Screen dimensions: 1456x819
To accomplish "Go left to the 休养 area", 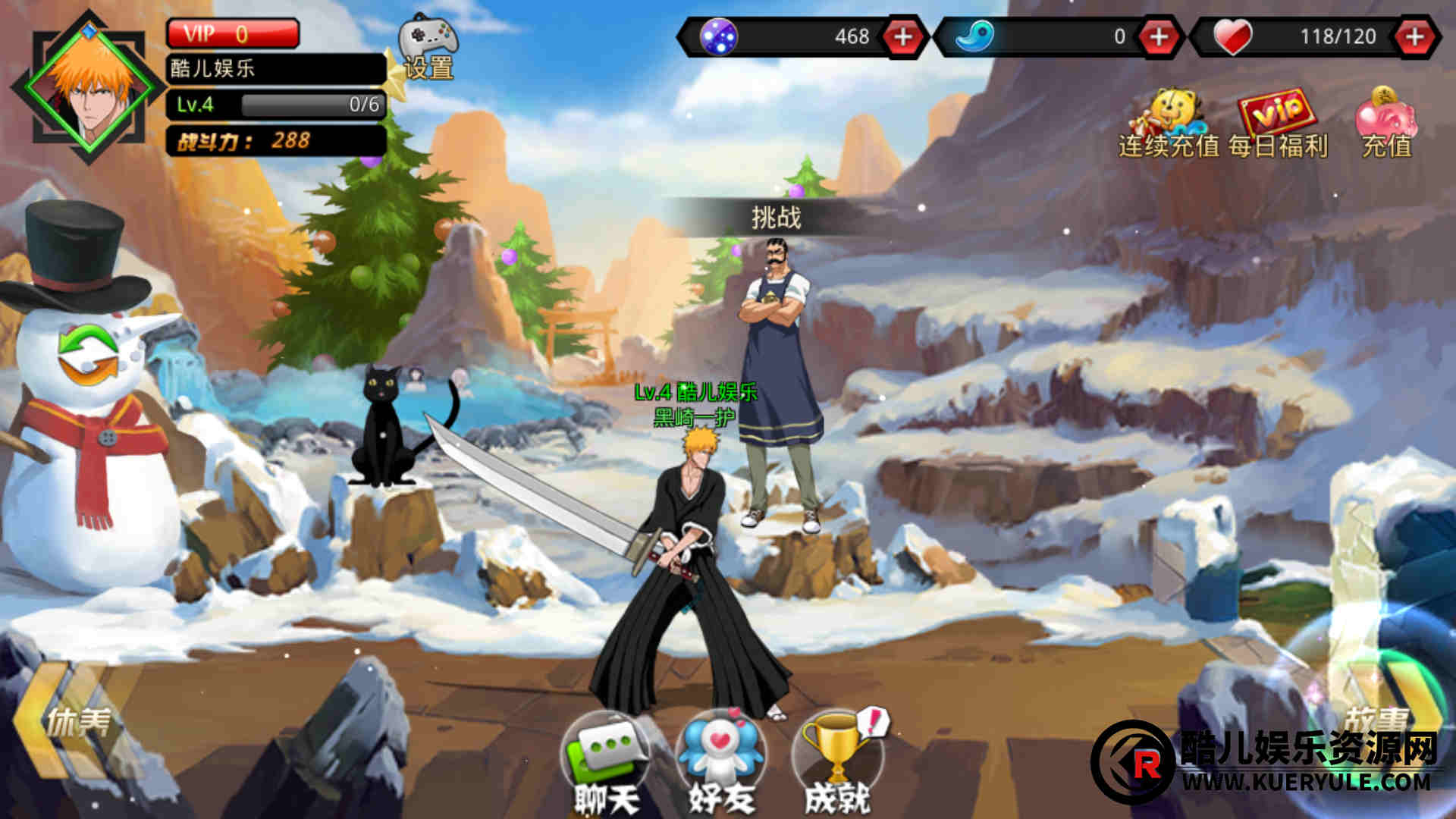I will click(64, 722).
